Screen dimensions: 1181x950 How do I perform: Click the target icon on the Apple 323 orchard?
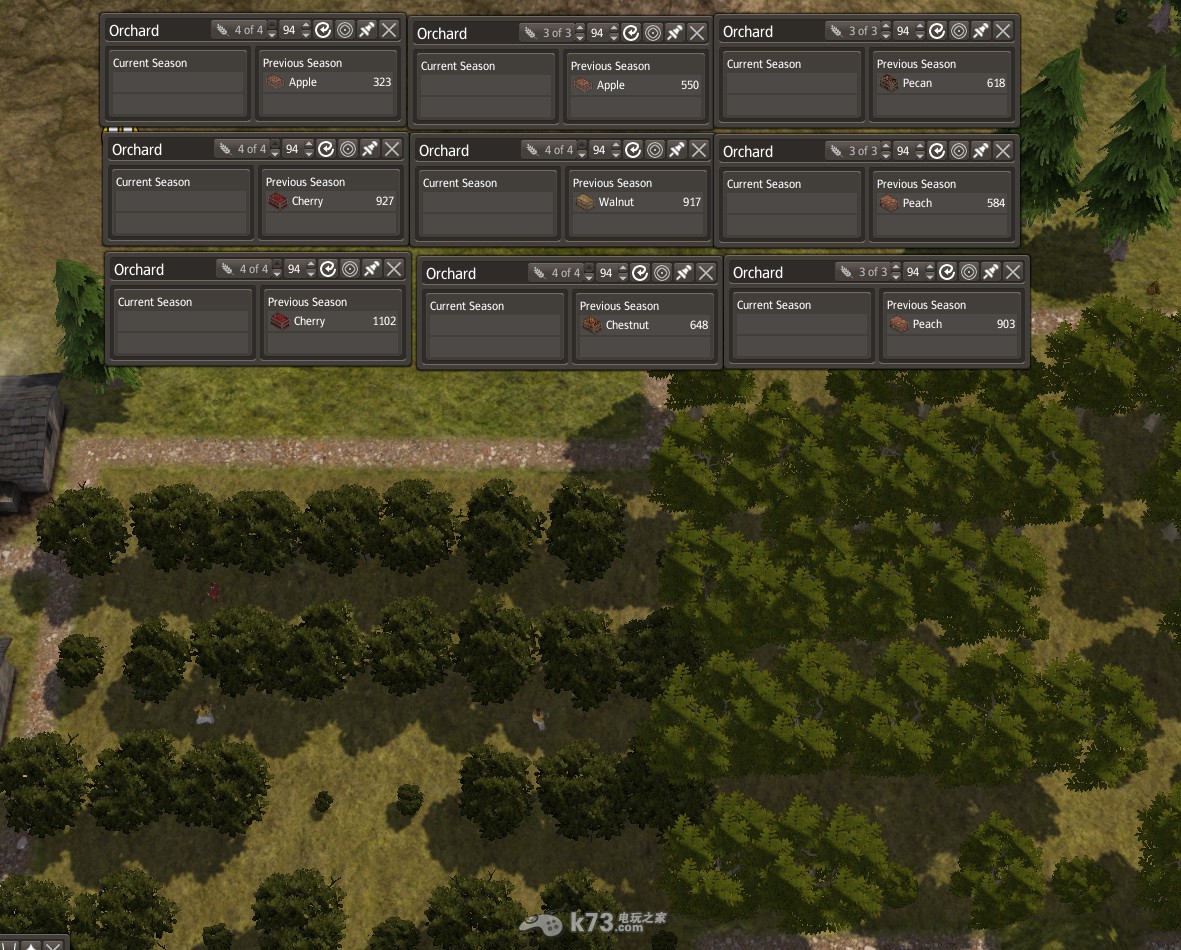345,30
